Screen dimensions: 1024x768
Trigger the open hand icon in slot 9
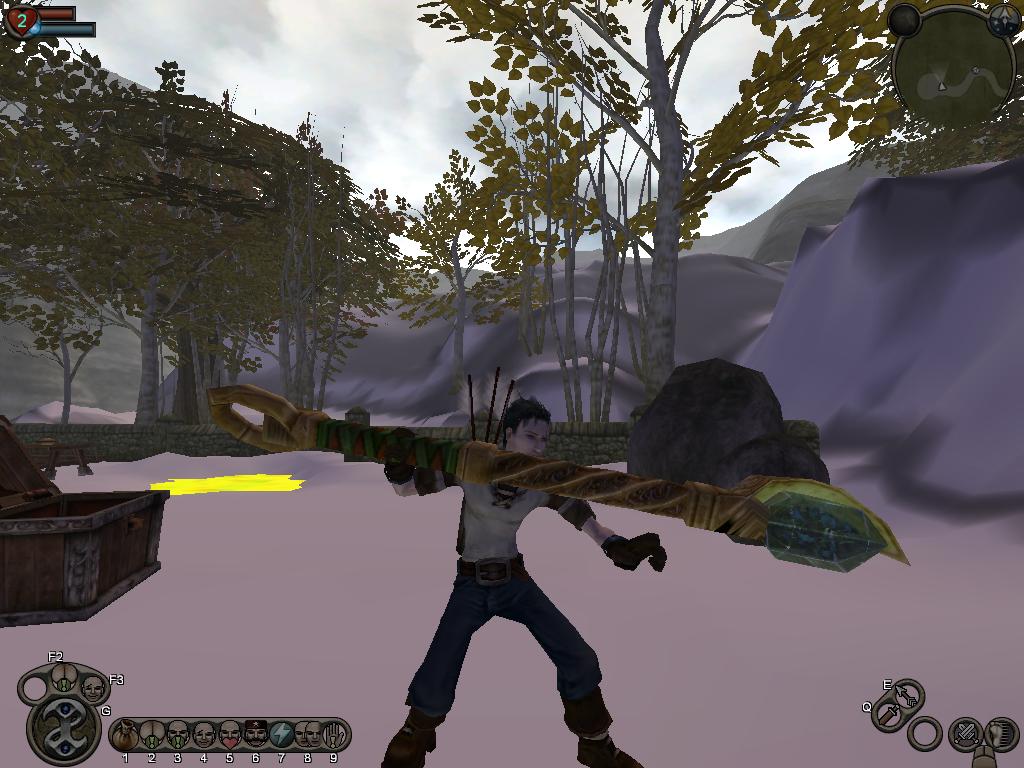click(333, 736)
